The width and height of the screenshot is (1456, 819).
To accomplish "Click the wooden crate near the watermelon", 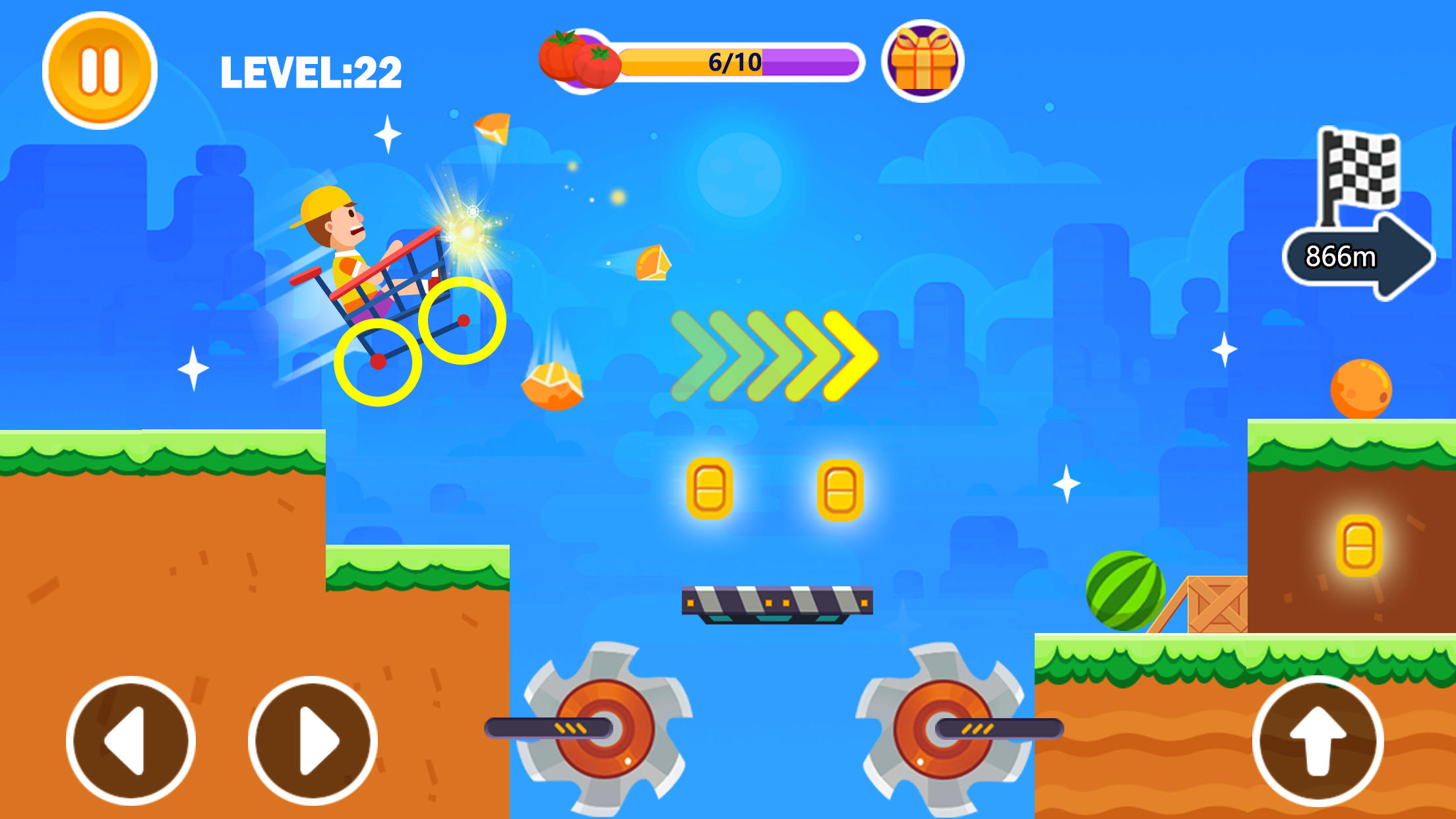I will click(x=1217, y=605).
